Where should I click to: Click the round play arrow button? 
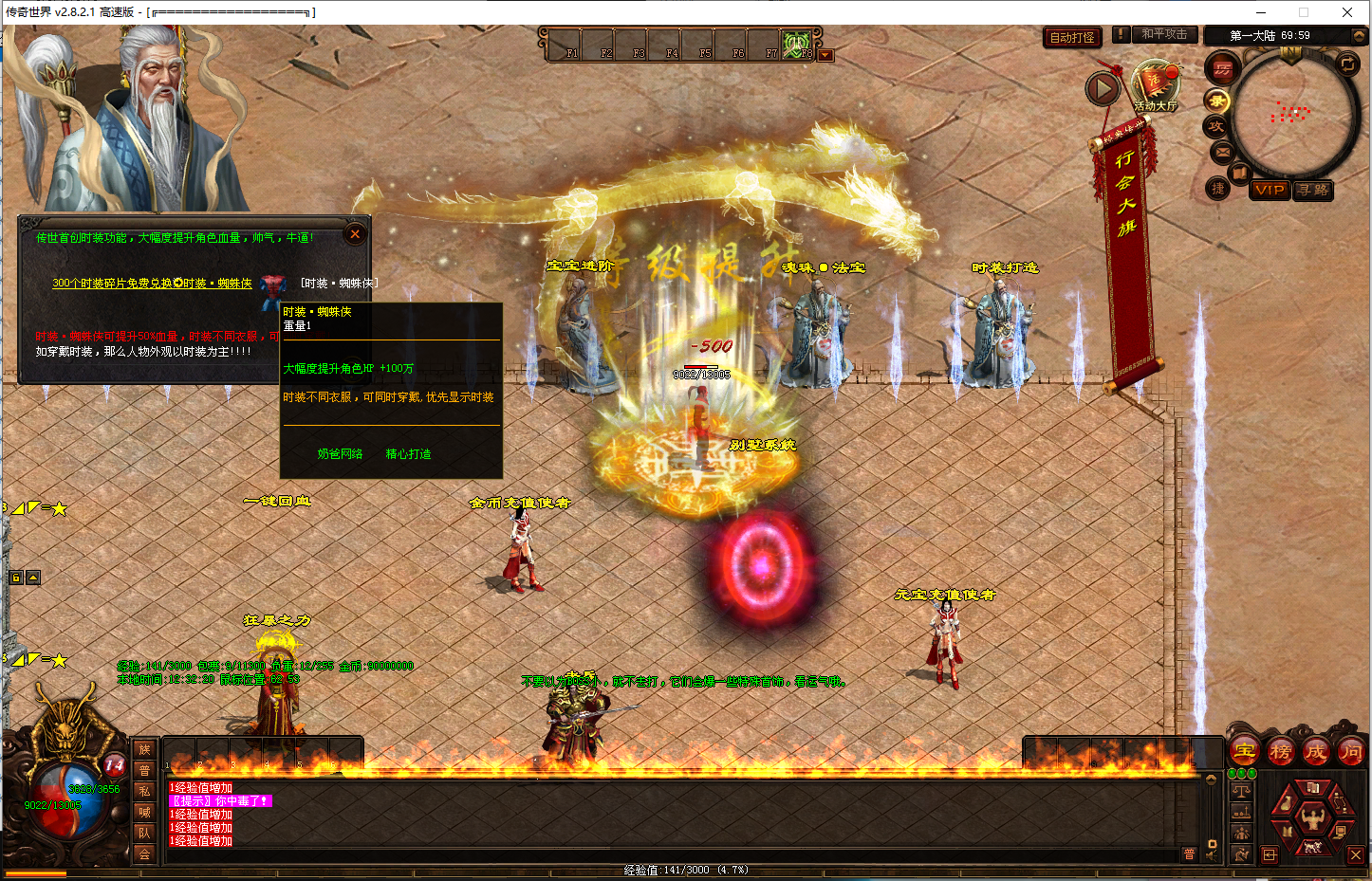click(1103, 89)
